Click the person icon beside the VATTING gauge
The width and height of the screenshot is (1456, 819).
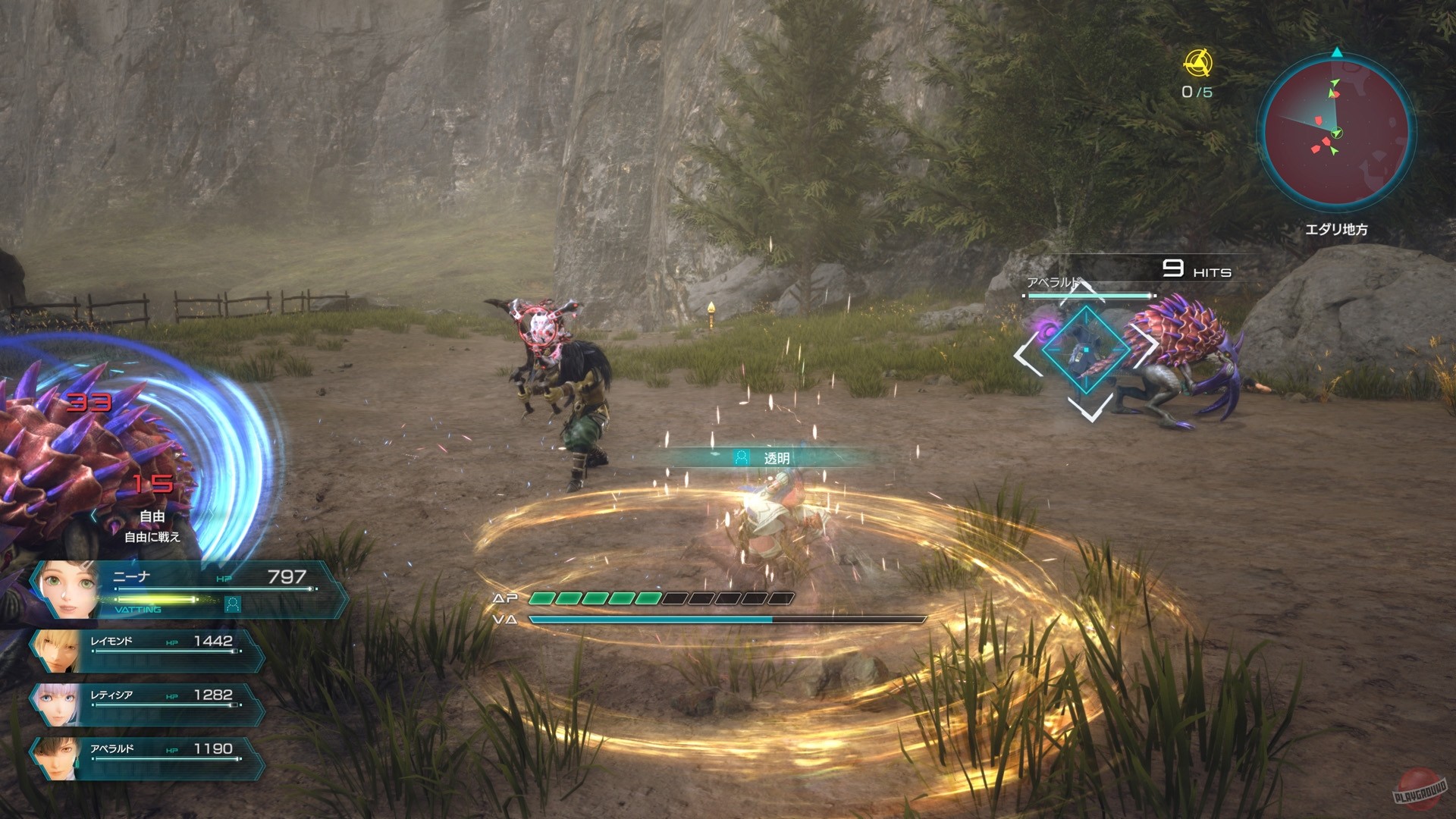point(234,604)
